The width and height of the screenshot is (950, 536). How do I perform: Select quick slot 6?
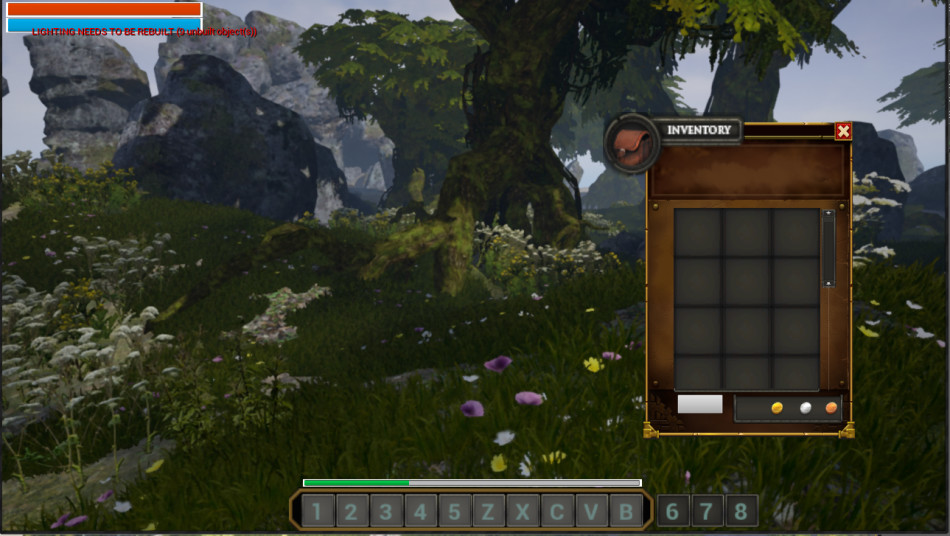tap(672, 511)
